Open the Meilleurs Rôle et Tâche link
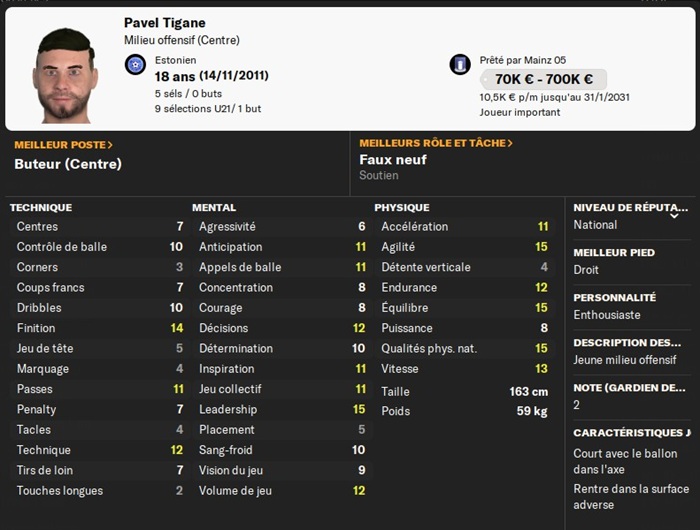The width and height of the screenshot is (700, 530). tap(435, 143)
